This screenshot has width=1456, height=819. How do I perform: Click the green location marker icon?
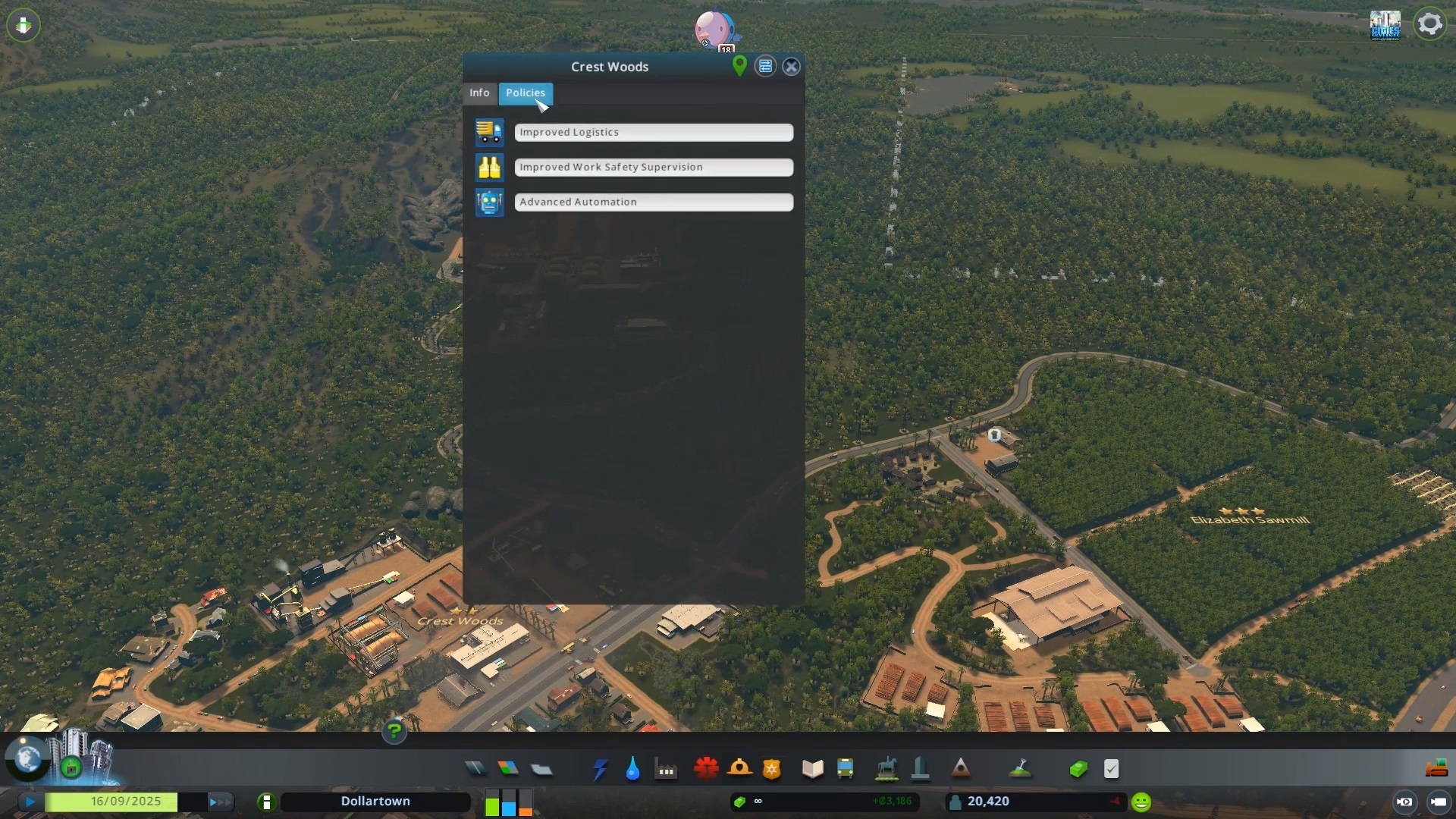[x=739, y=66]
